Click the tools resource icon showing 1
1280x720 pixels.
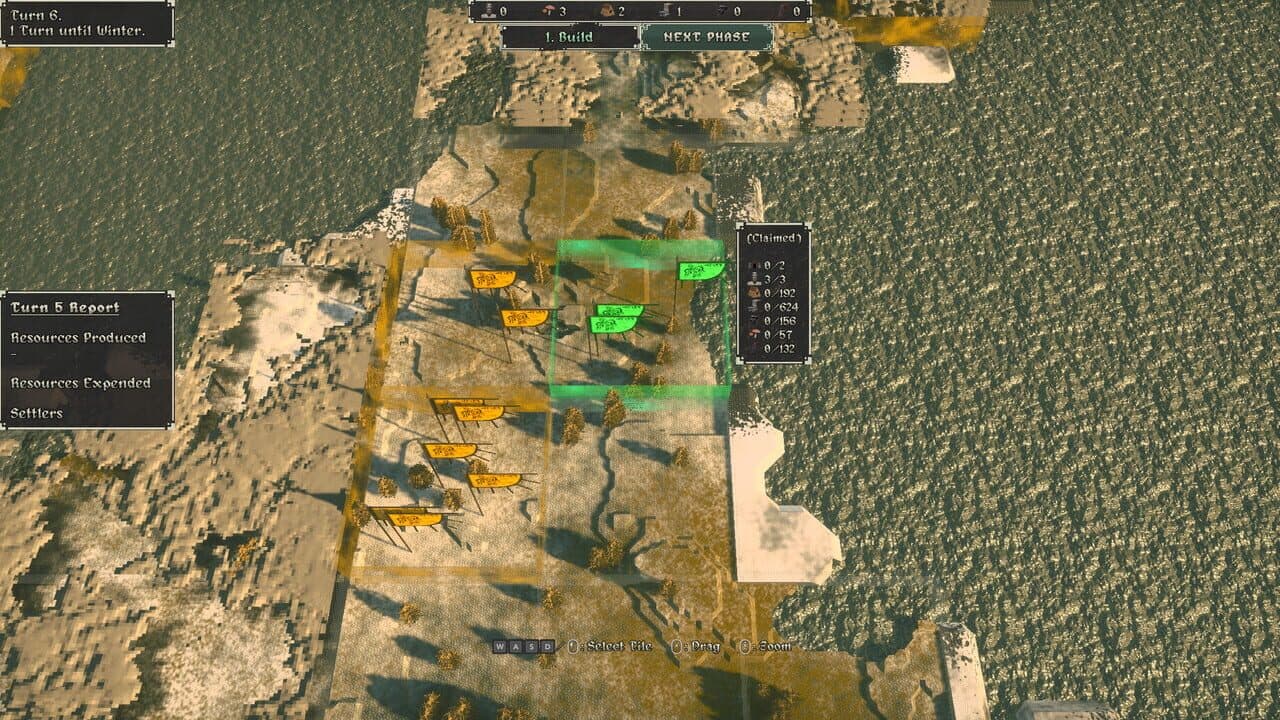click(663, 11)
